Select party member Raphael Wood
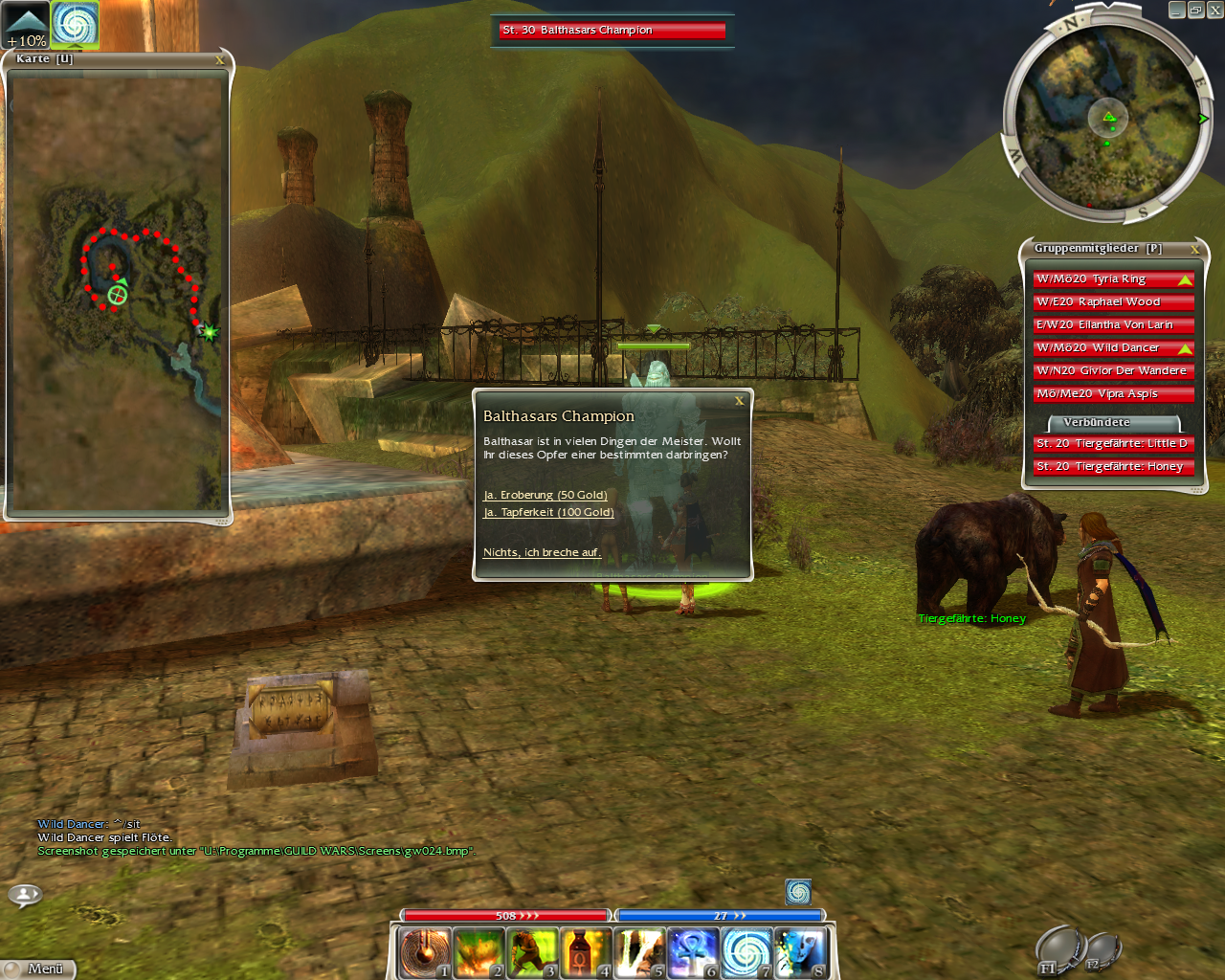The image size is (1225, 980). pyautogui.click(x=1112, y=302)
